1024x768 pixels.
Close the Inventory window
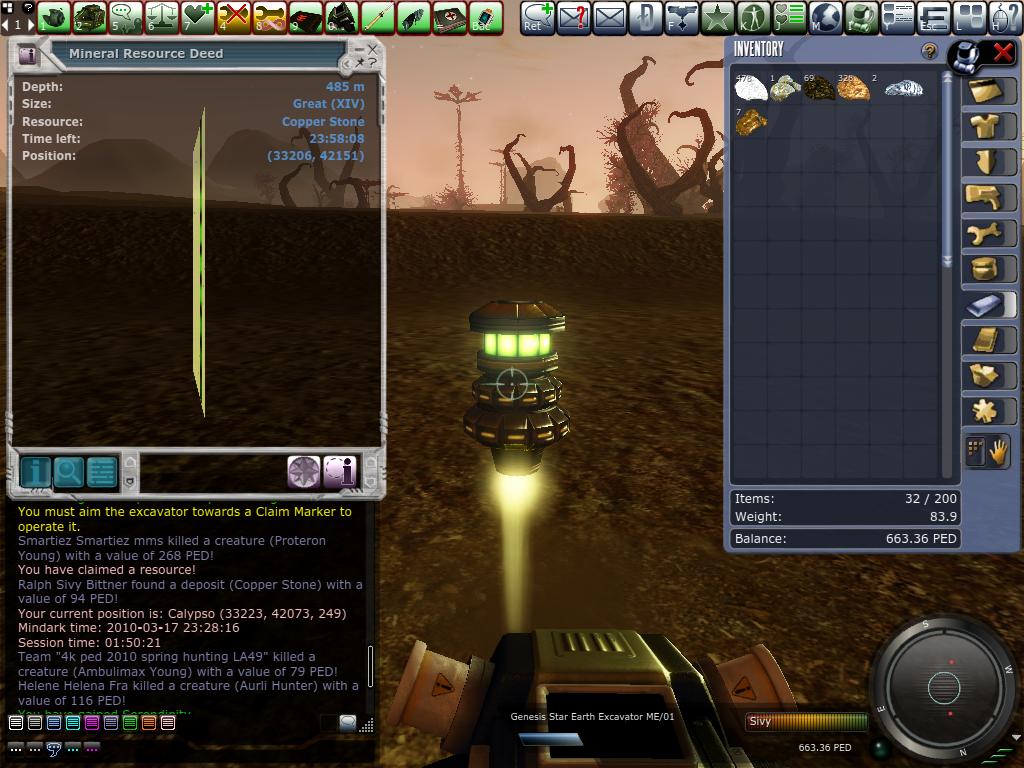coord(1001,53)
